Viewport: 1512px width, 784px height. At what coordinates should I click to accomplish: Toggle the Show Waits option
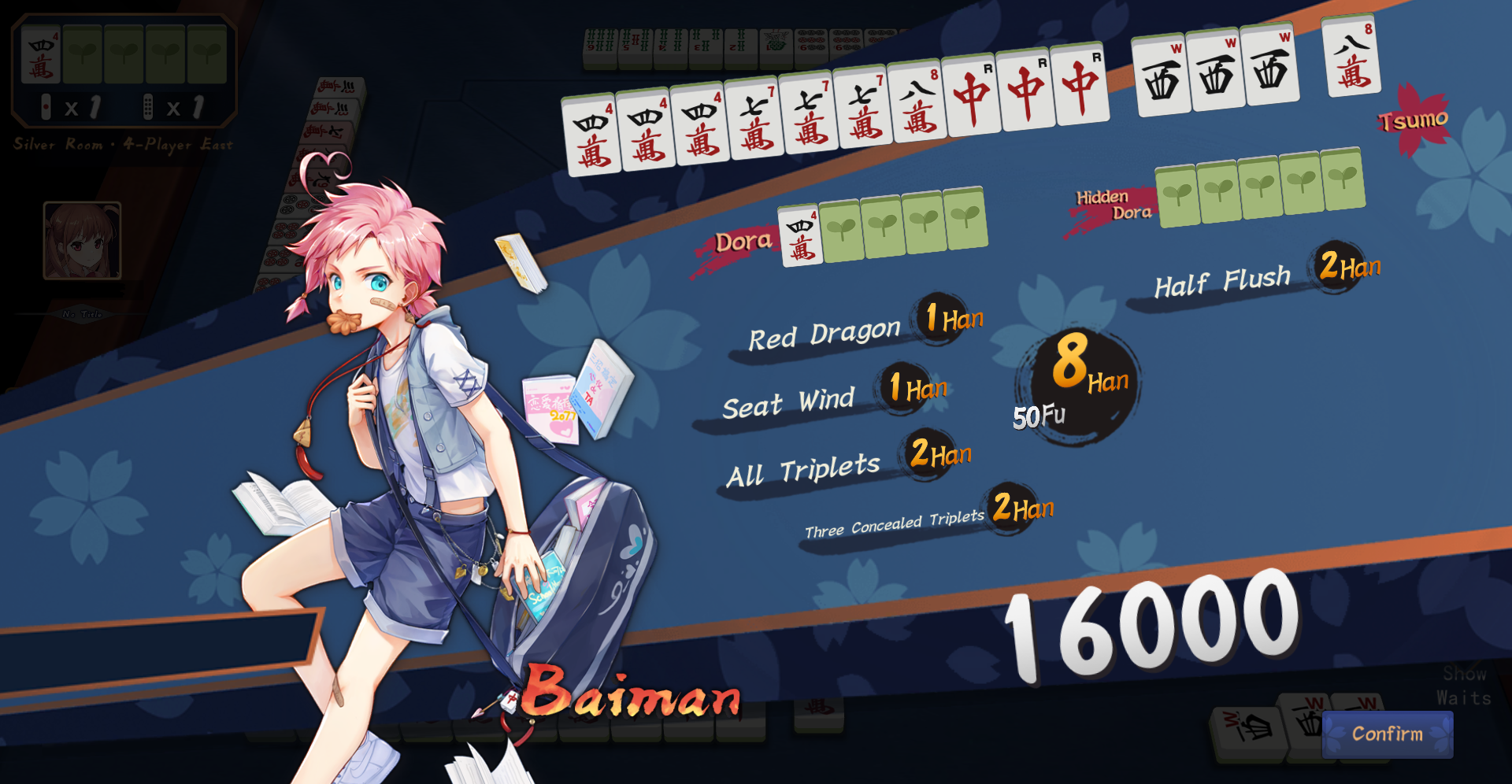coord(1463,686)
